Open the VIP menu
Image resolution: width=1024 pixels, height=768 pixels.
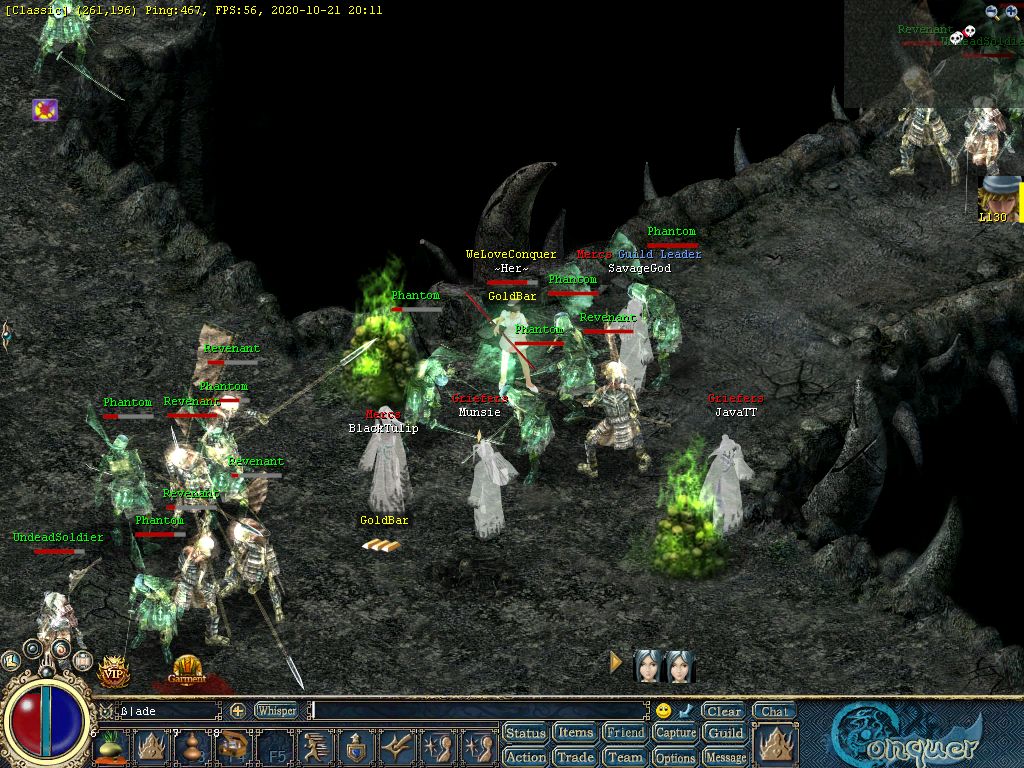(x=114, y=671)
